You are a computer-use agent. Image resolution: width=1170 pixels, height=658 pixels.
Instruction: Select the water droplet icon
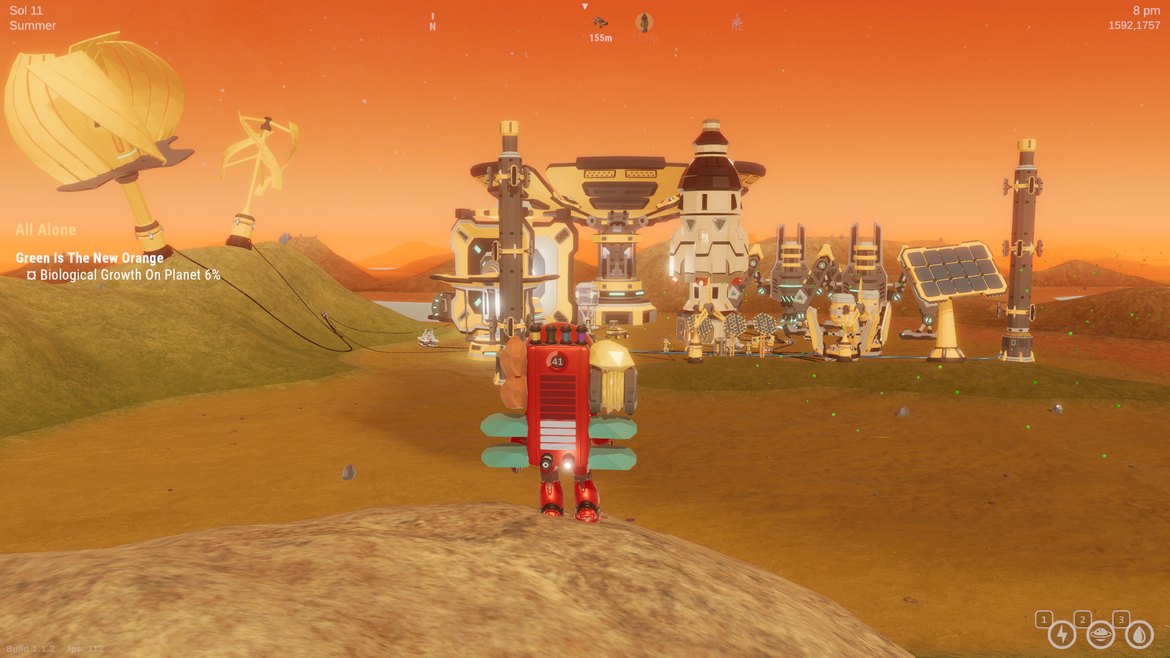pos(1139,634)
